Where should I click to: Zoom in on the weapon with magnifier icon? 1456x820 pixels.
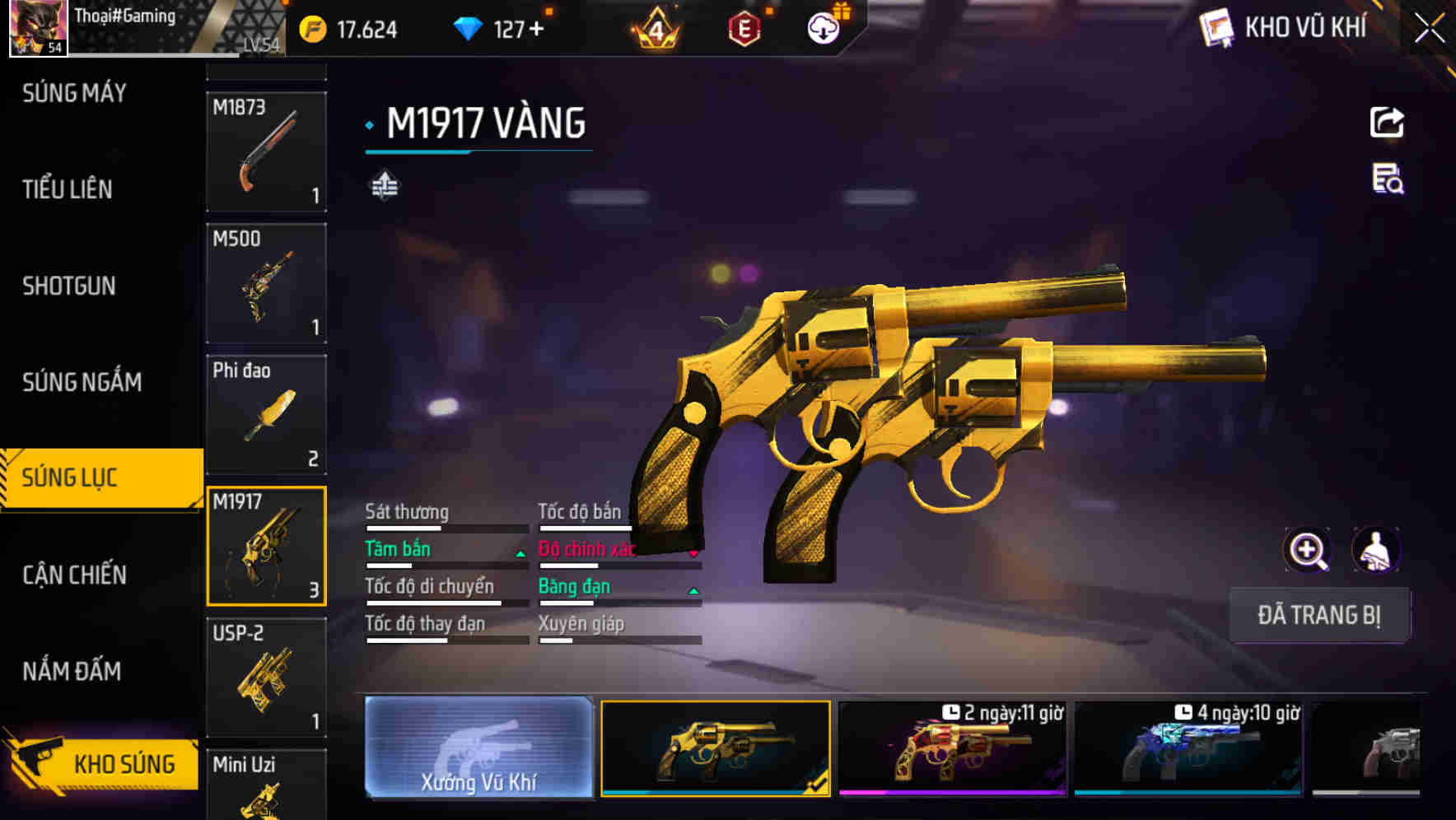[x=1307, y=550]
